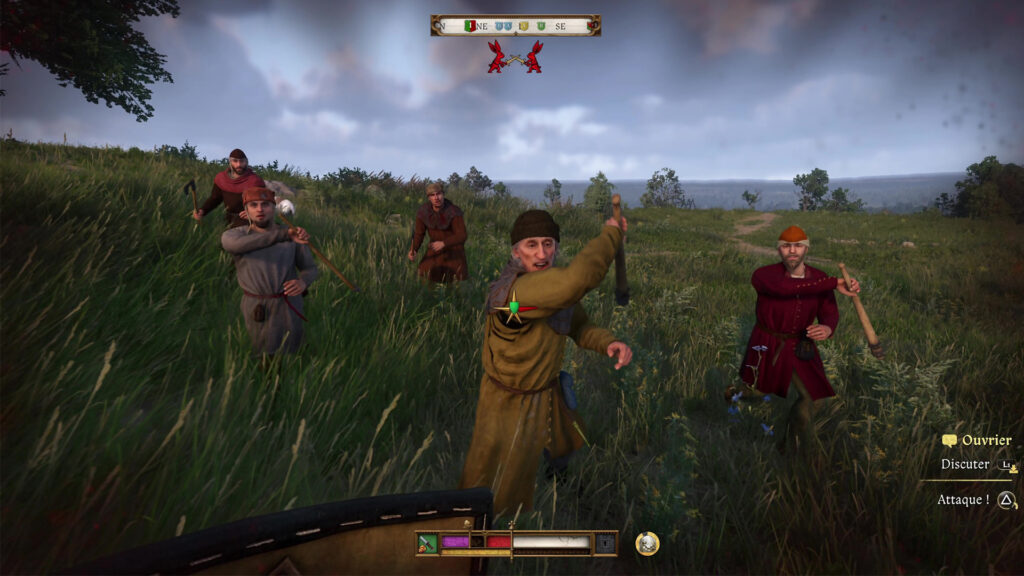The width and height of the screenshot is (1024, 576).
Task: Select the Attaque ! option
Action: (x=963, y=499)
